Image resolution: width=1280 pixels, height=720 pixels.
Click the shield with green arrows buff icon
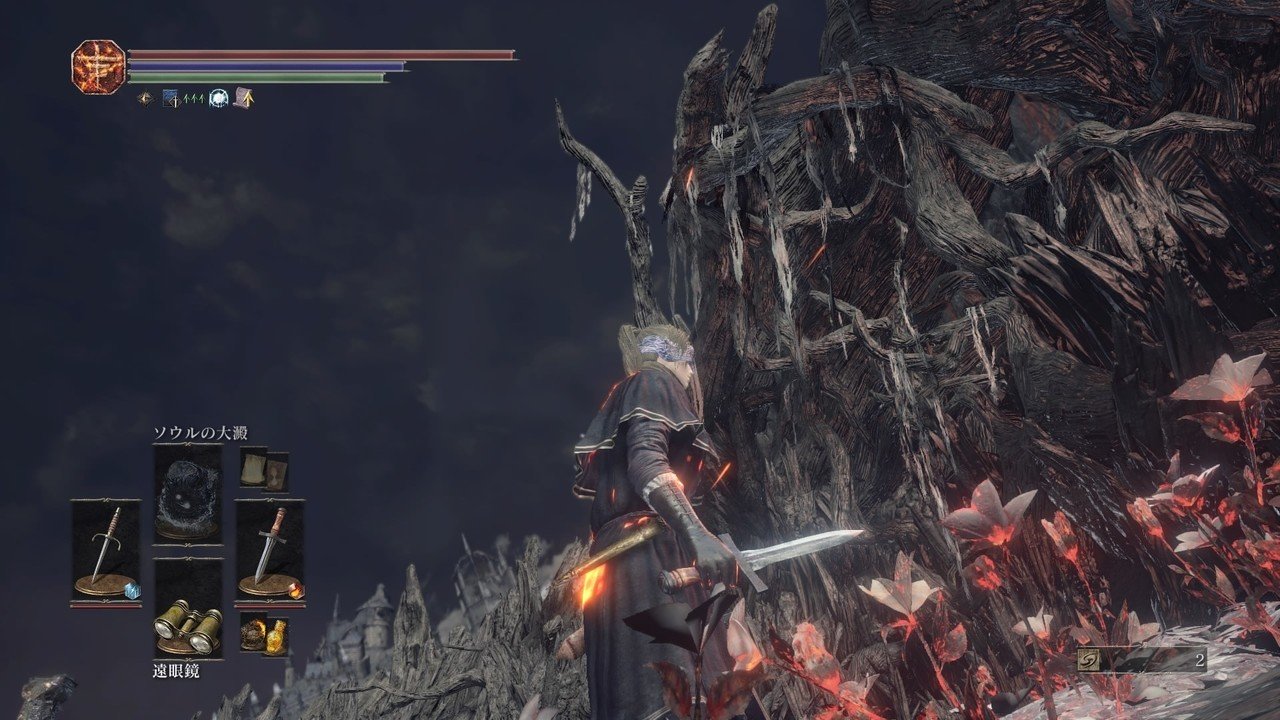(x=174, y=98)
